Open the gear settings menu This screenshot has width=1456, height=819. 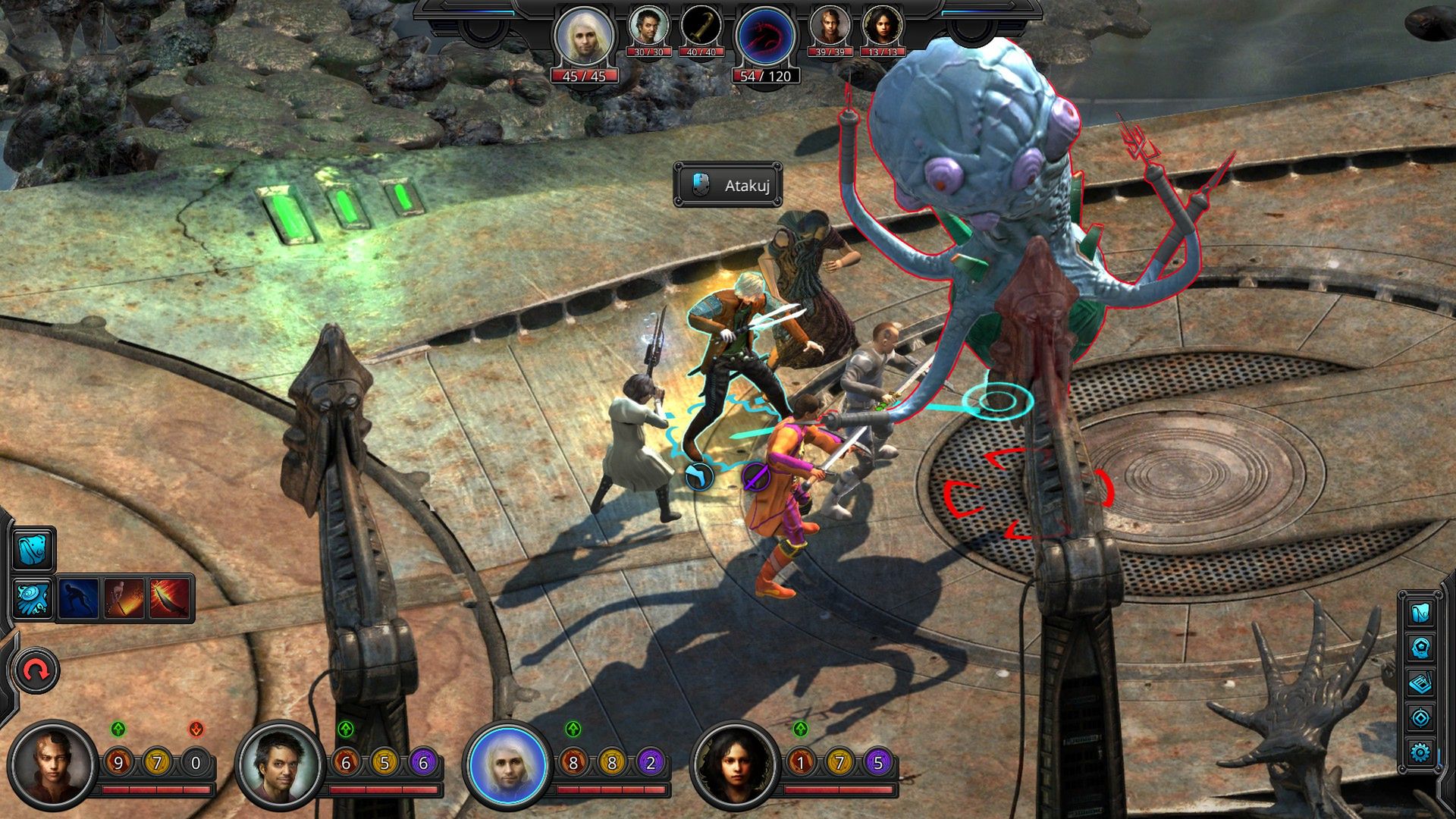pyautogui.click(x=1420, y=752)
